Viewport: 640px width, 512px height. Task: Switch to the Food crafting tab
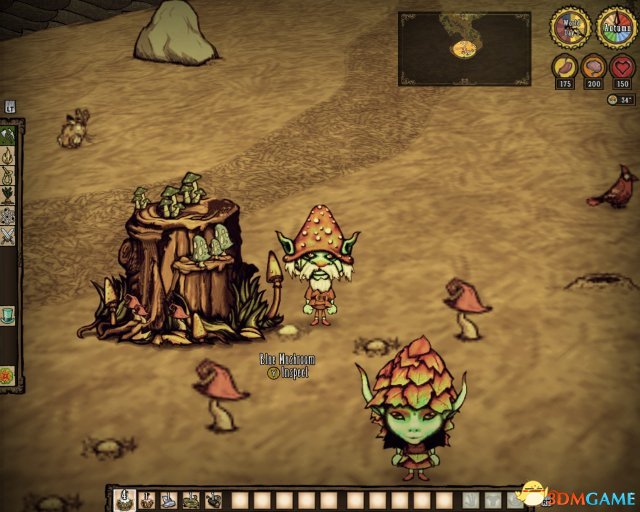click(9, 195)
